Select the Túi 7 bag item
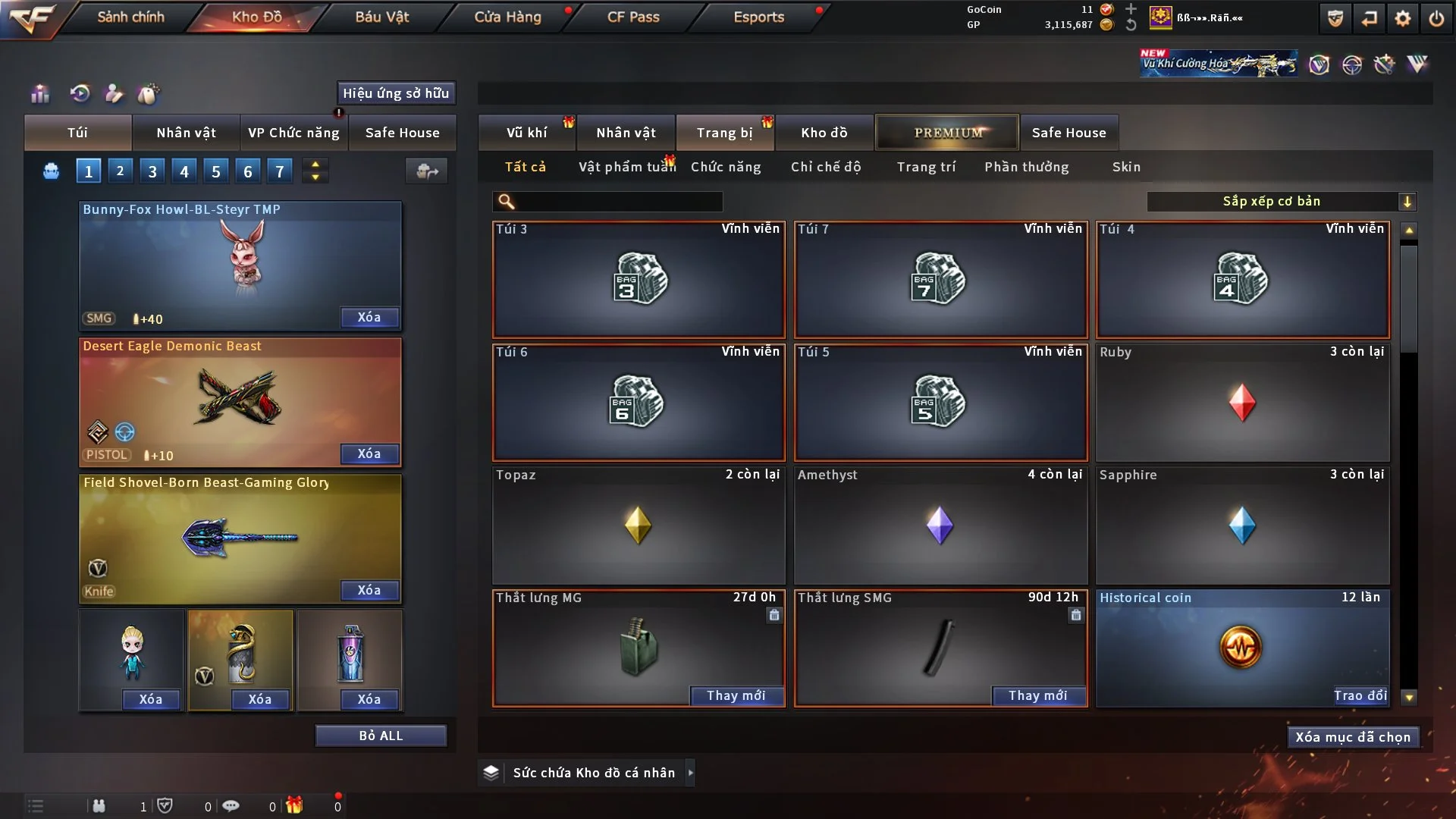 tap(940, 280)
